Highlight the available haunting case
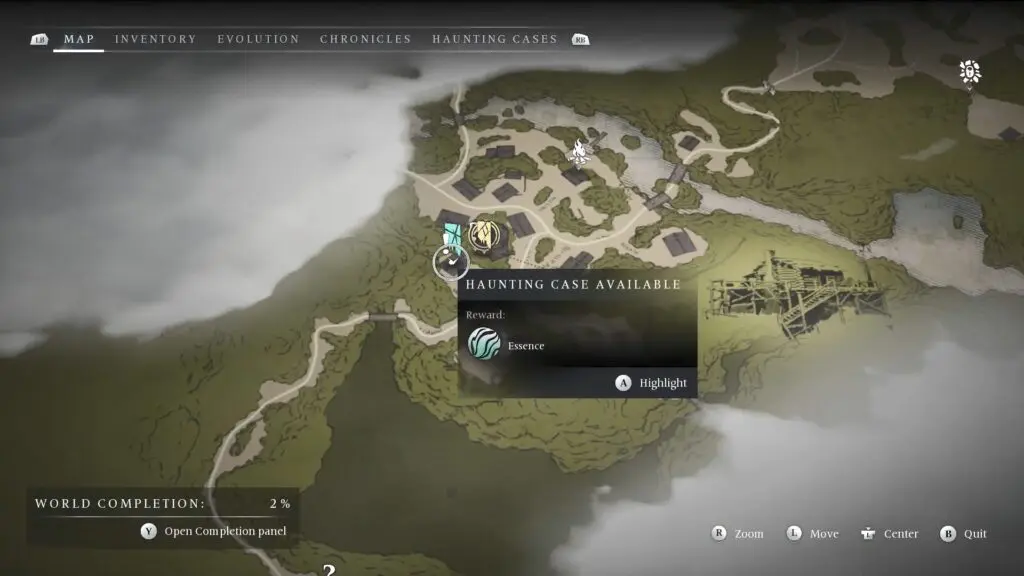 click(653, 383)
